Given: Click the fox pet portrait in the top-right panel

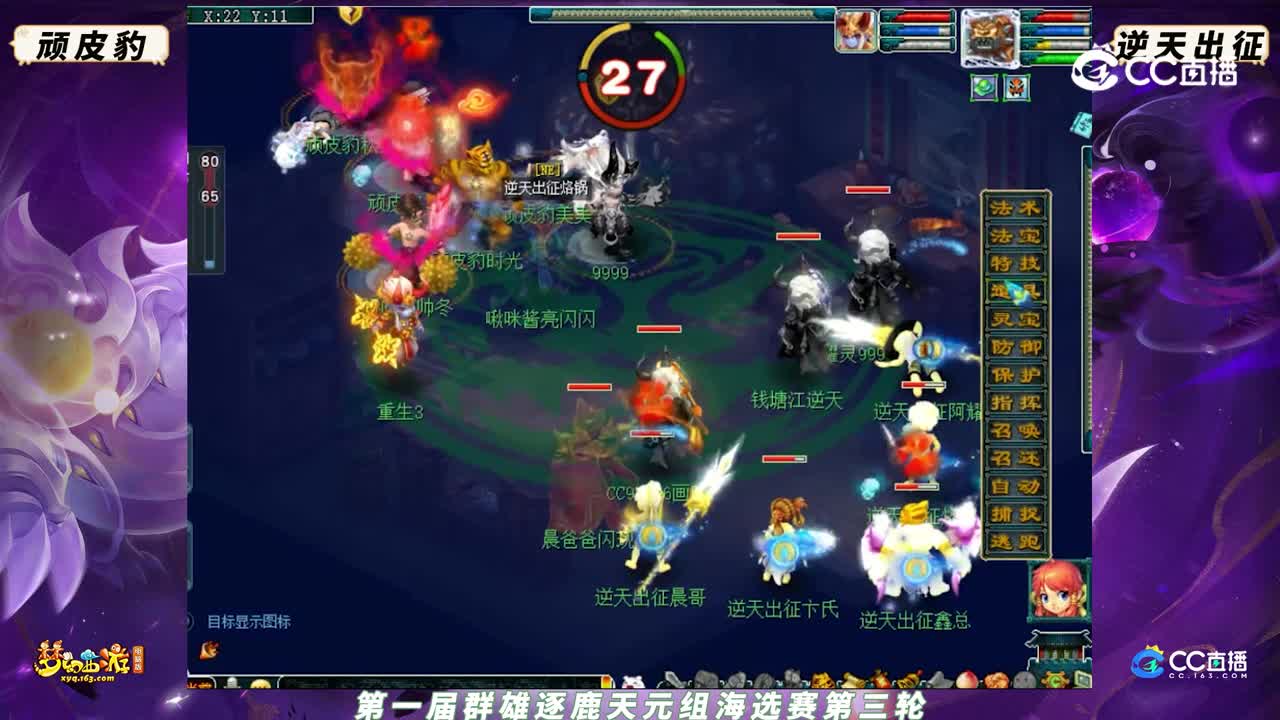Looking at the screenshot, I should click(855, 31).
